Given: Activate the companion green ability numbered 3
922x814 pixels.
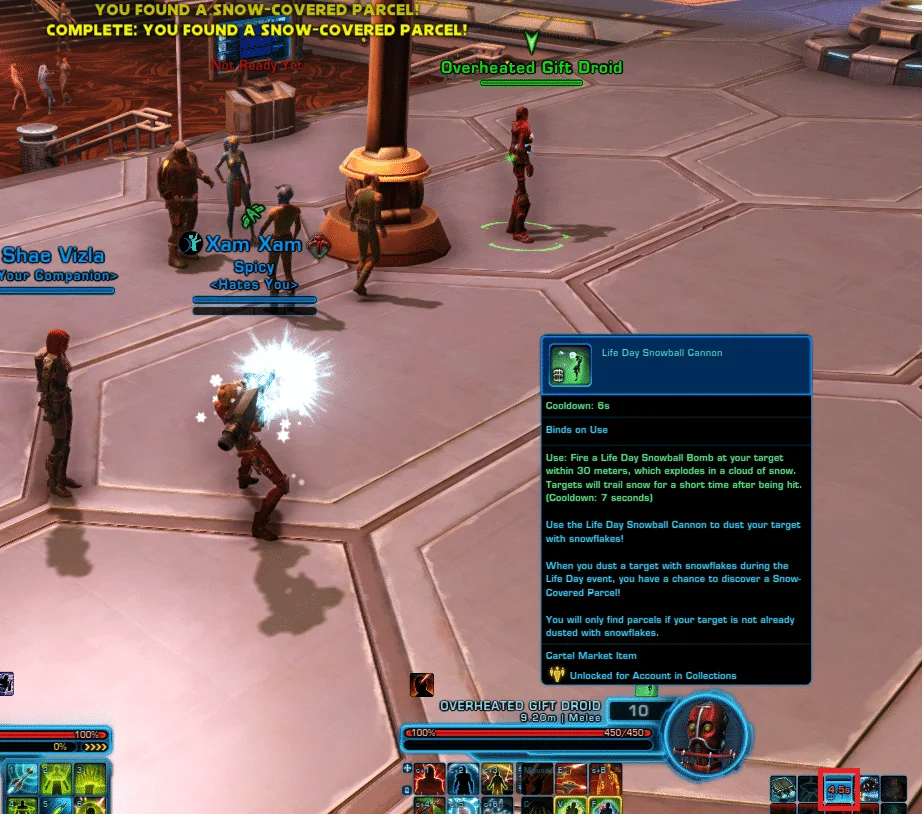Looking at the screenshot, I should pos(88,777).
